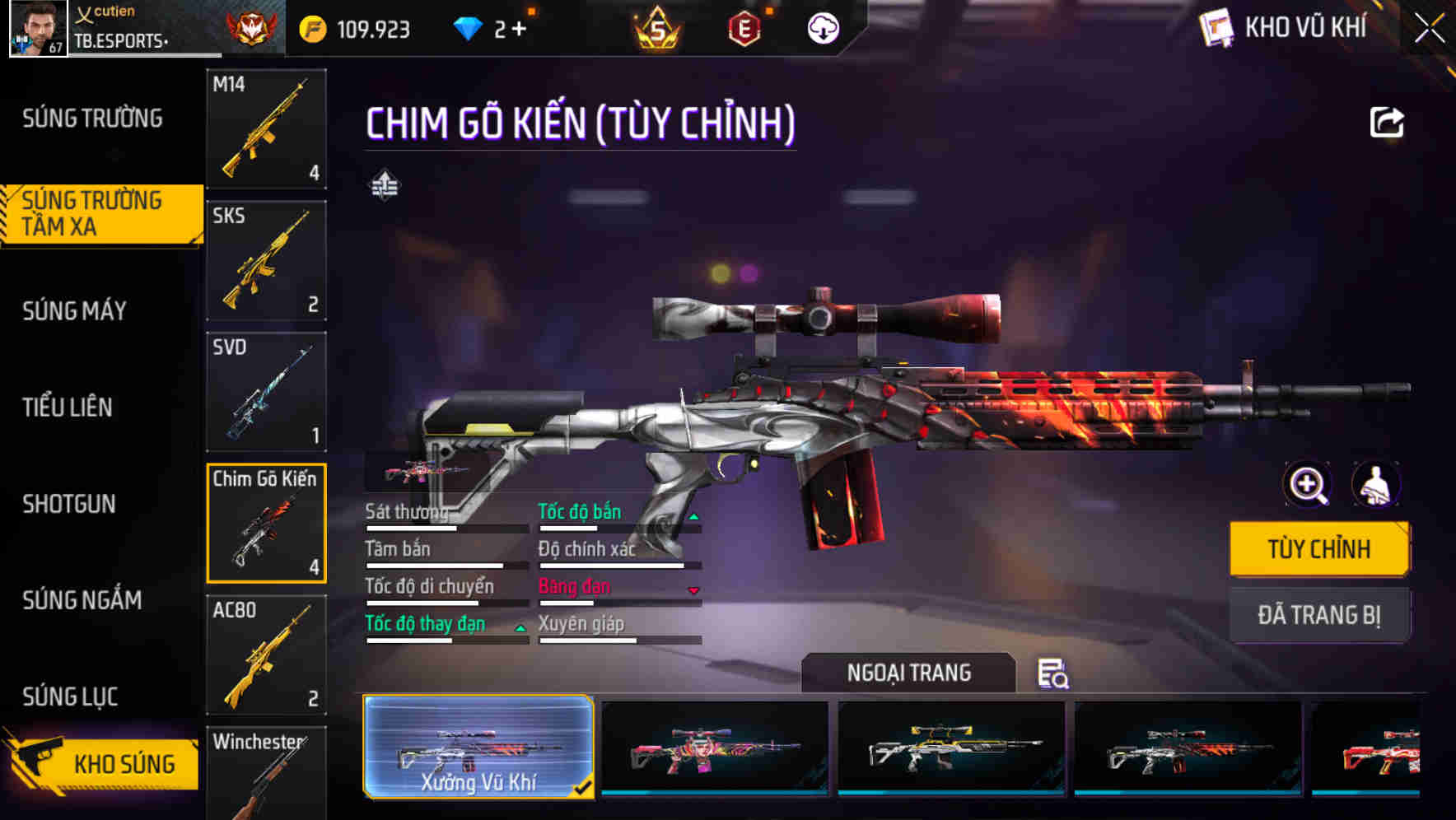This screenshot has width=1456, height=820.
Task: Select the magnifier zoom icon
Action: [x=1306, y=485]
